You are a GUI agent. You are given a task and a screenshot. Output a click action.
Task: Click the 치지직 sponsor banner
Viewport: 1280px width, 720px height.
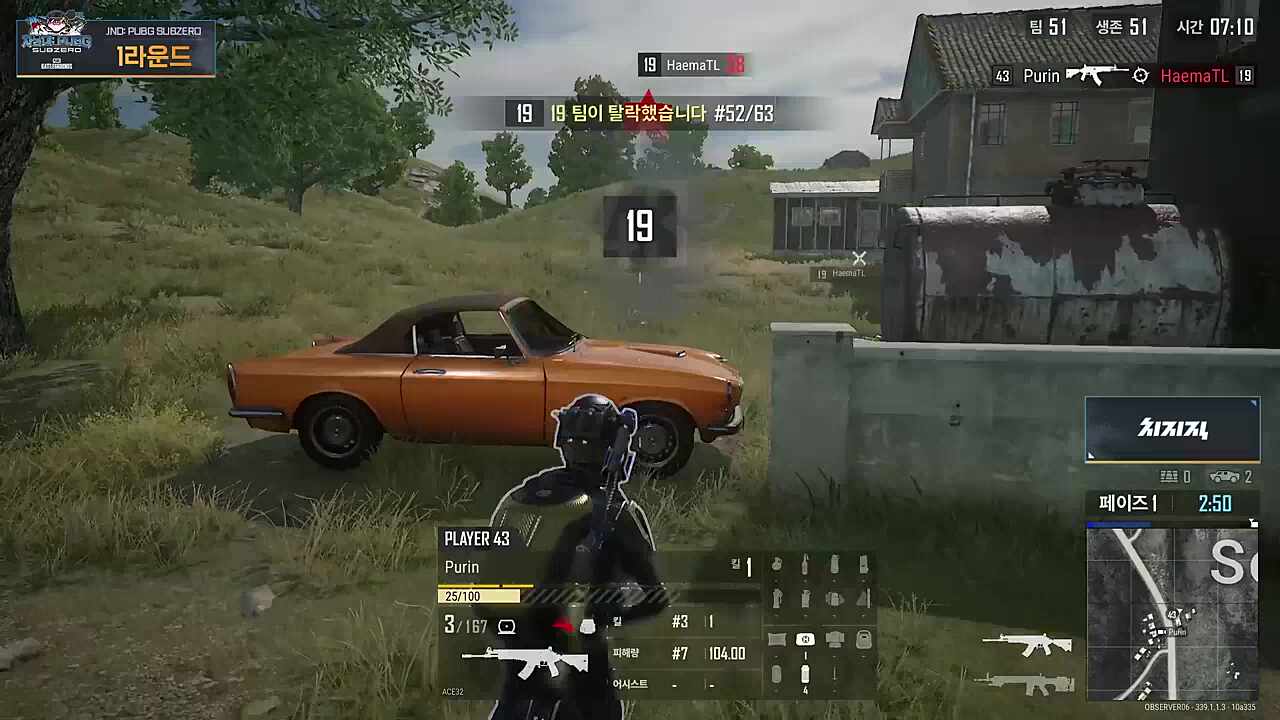coord(1172,428)
